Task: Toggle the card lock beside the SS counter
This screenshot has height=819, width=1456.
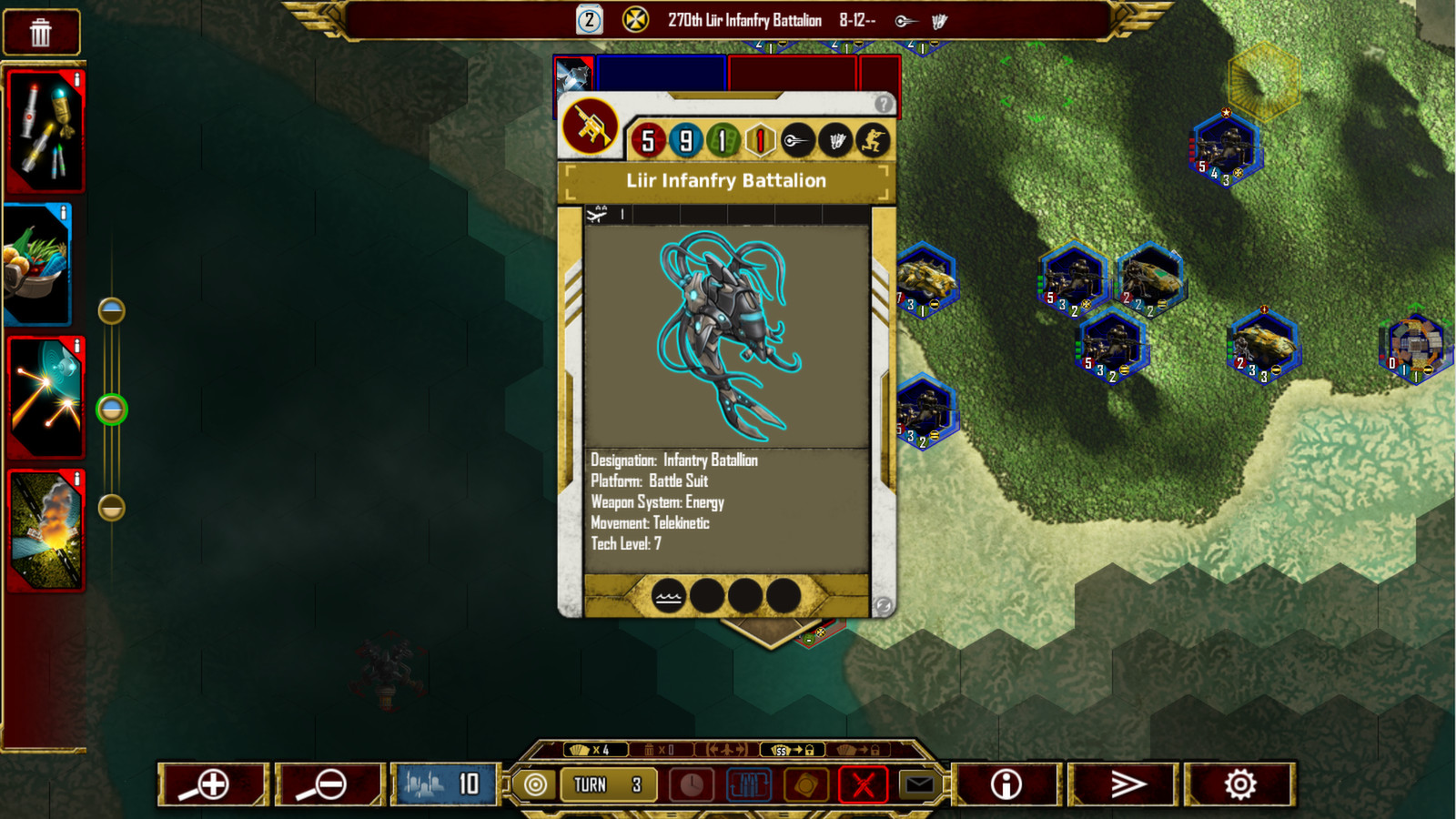Action: pos(809,752)
